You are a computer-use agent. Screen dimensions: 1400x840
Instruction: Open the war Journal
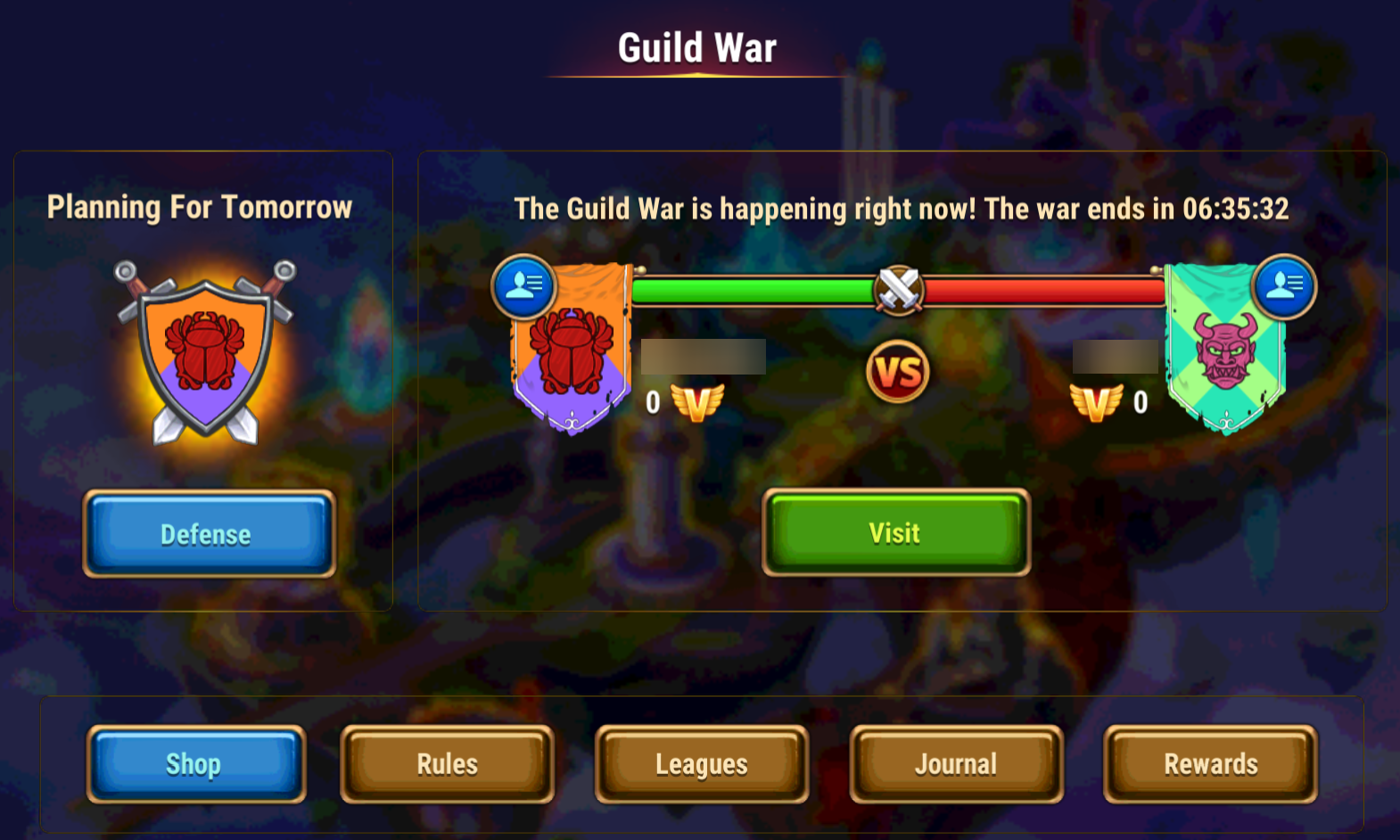pos(956,763)
